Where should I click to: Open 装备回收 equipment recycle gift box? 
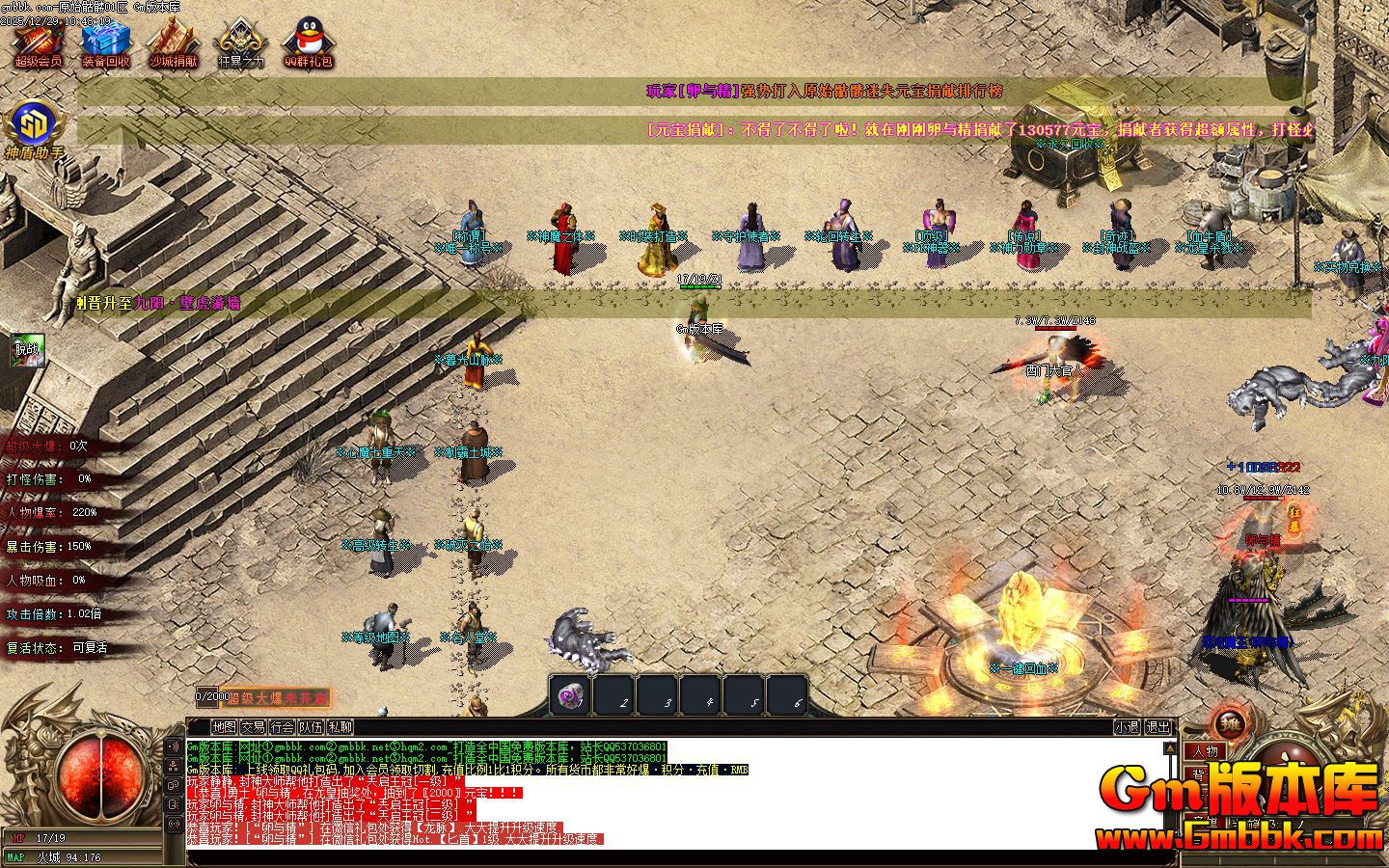pyautogui.click(x=105, y=41)
